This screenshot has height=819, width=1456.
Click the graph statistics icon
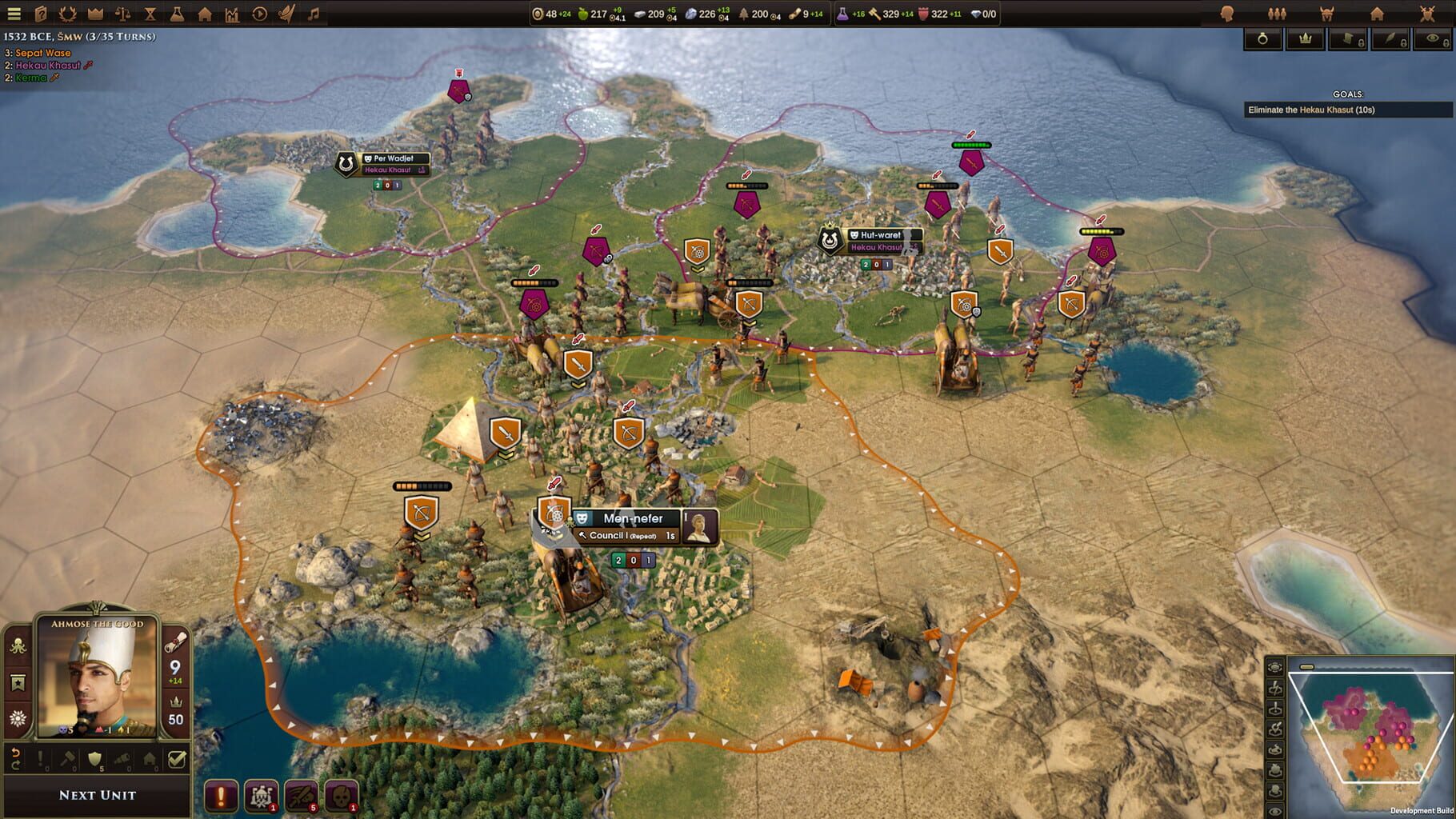(x=232, y=14)
